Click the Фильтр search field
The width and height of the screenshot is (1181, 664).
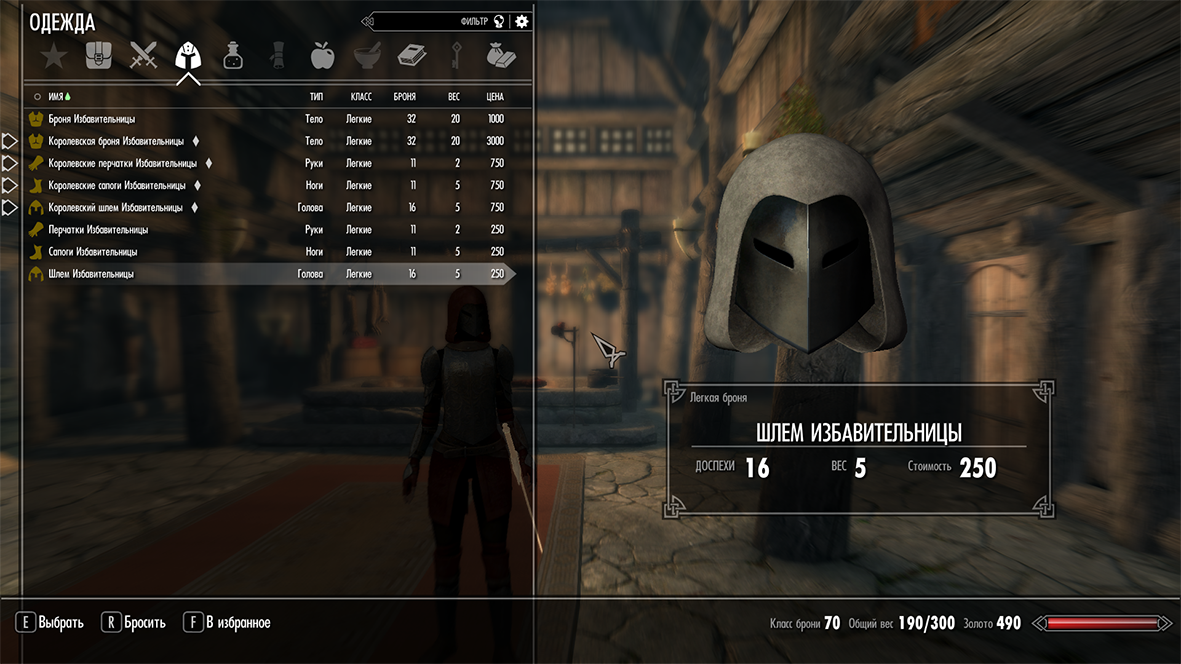440,21
